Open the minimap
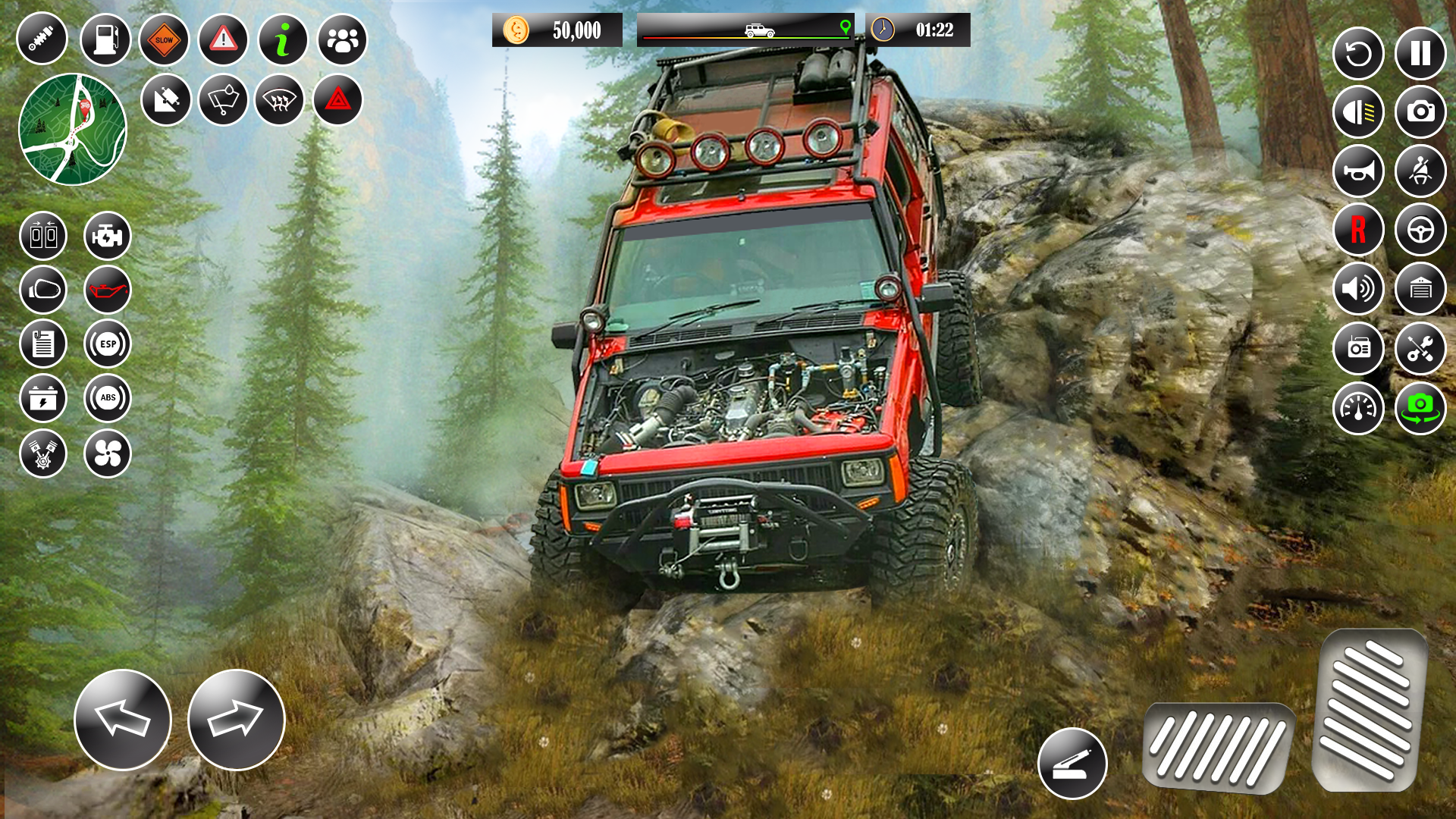The height and width of the screenshot is (819, 1456). tap(73, 129)
